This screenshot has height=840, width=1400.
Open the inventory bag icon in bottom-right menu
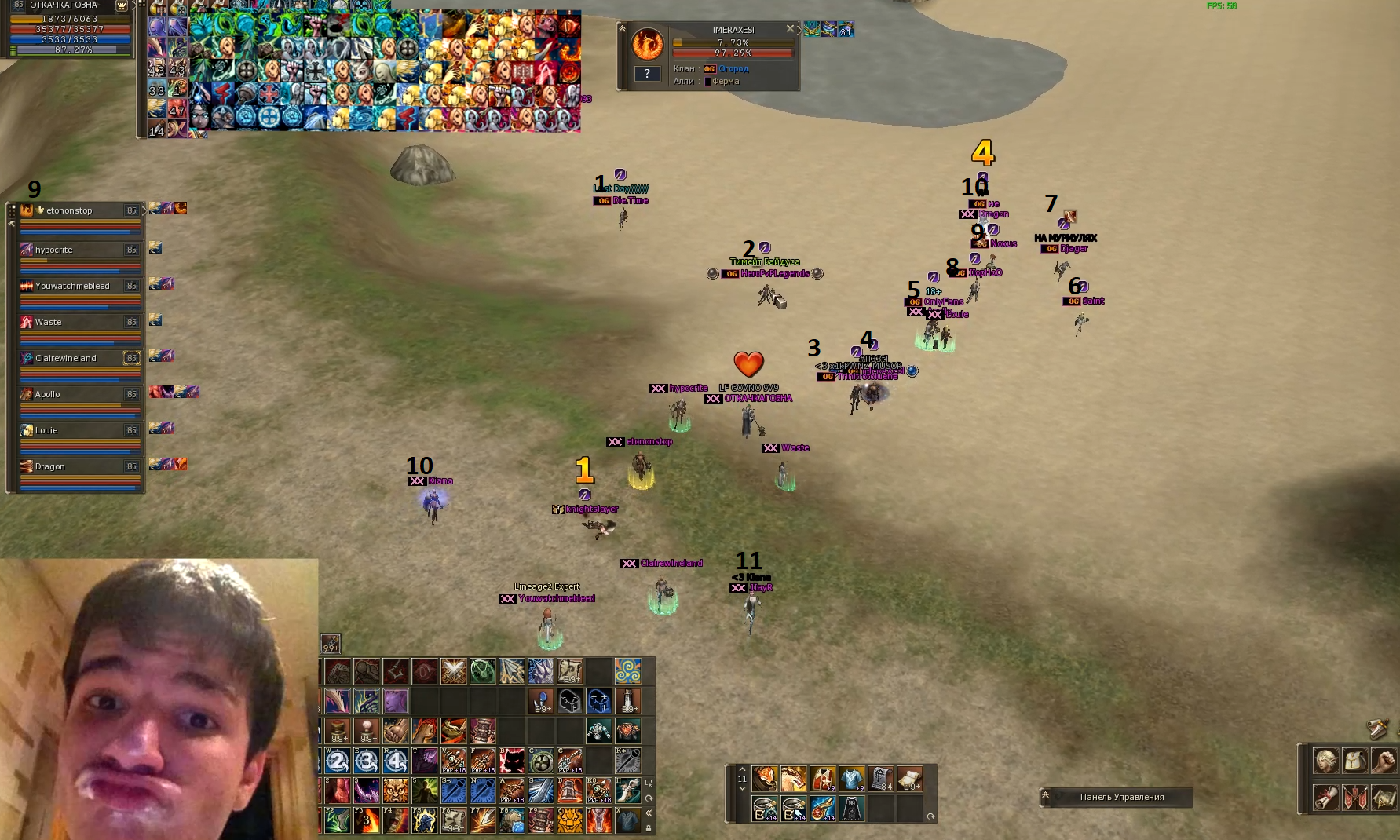[1354, 761]
